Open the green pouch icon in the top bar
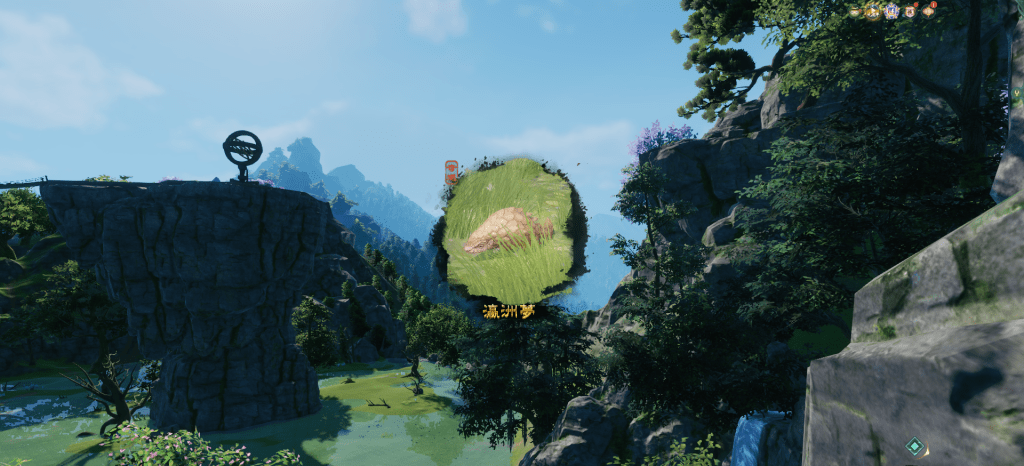The image size is (1024, 466). click(854, 12)
